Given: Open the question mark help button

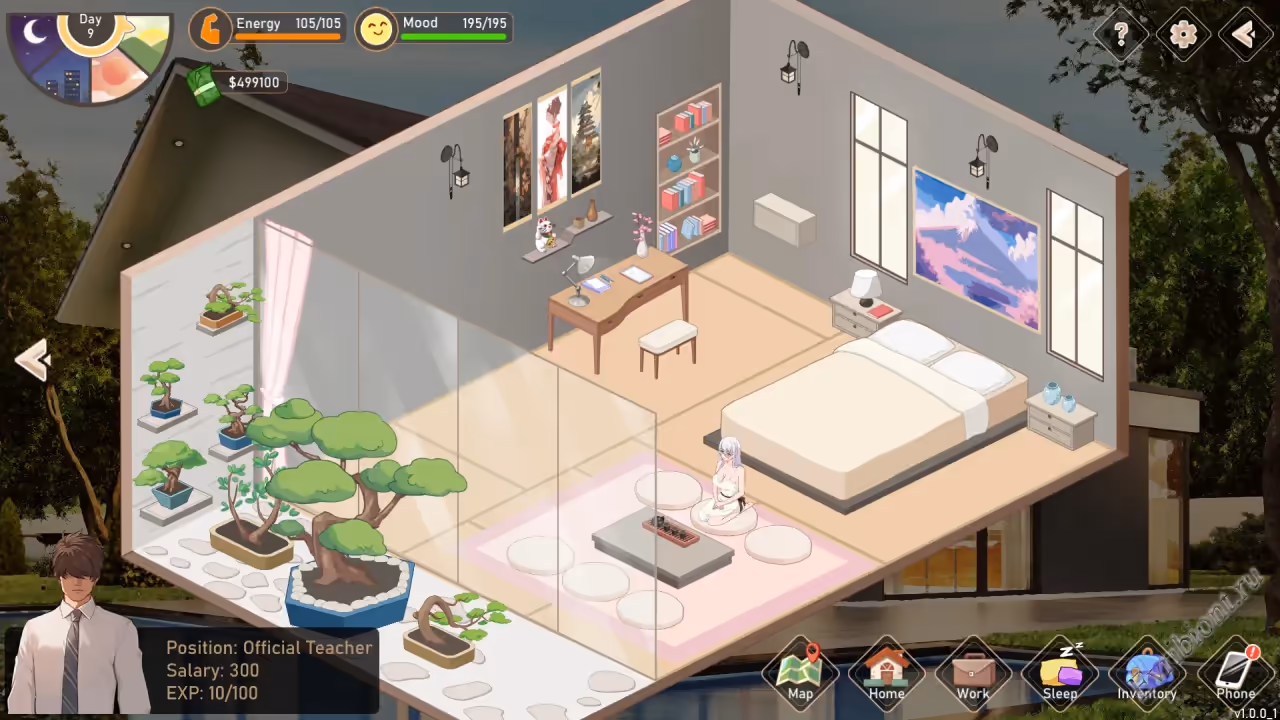Looking at the screenshot, I should (1121, 35).
